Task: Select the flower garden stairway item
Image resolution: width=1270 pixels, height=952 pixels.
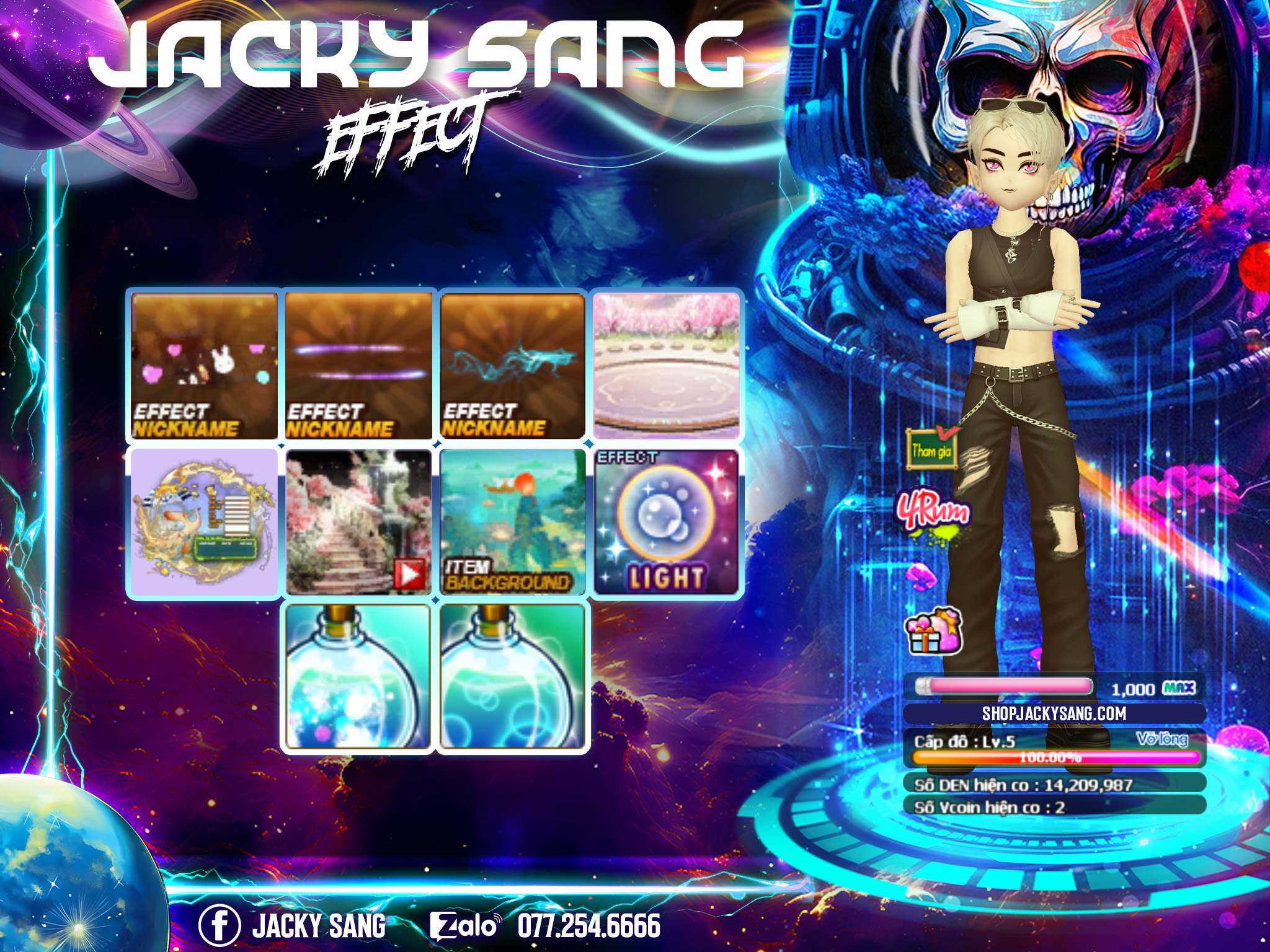Action: pos(358,522)
